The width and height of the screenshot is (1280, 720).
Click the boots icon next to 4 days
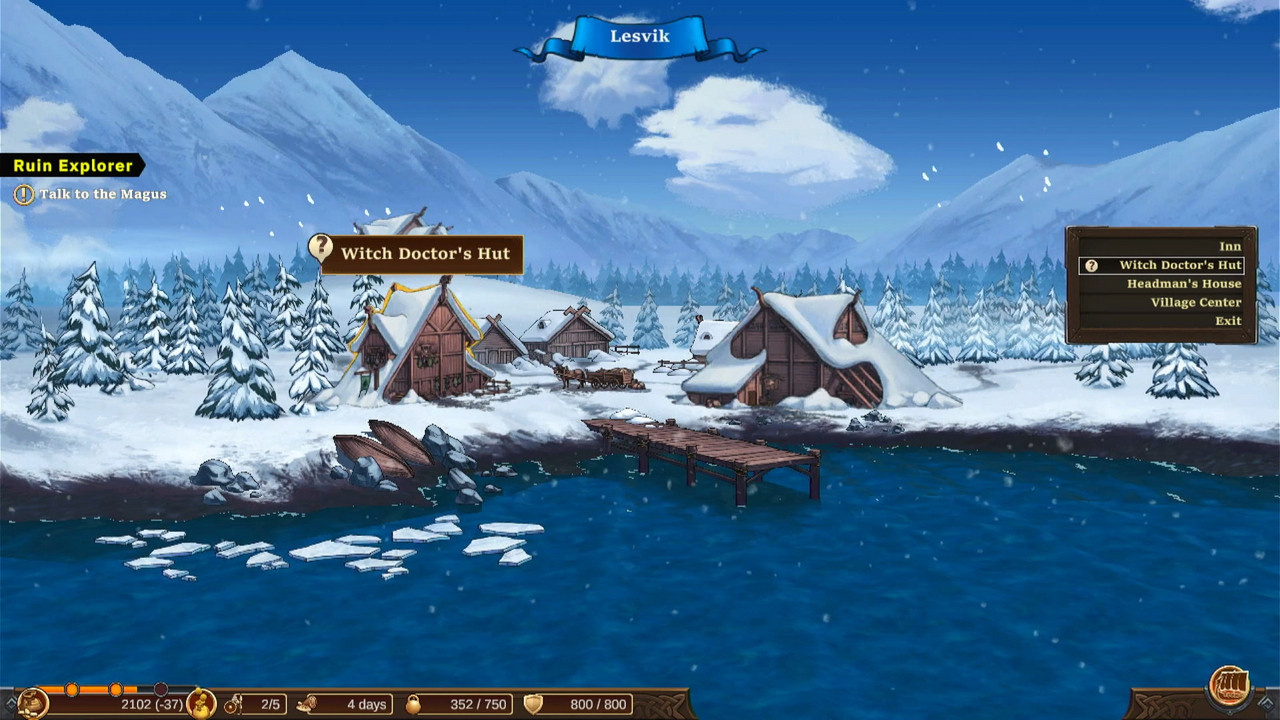click(307, 704)
